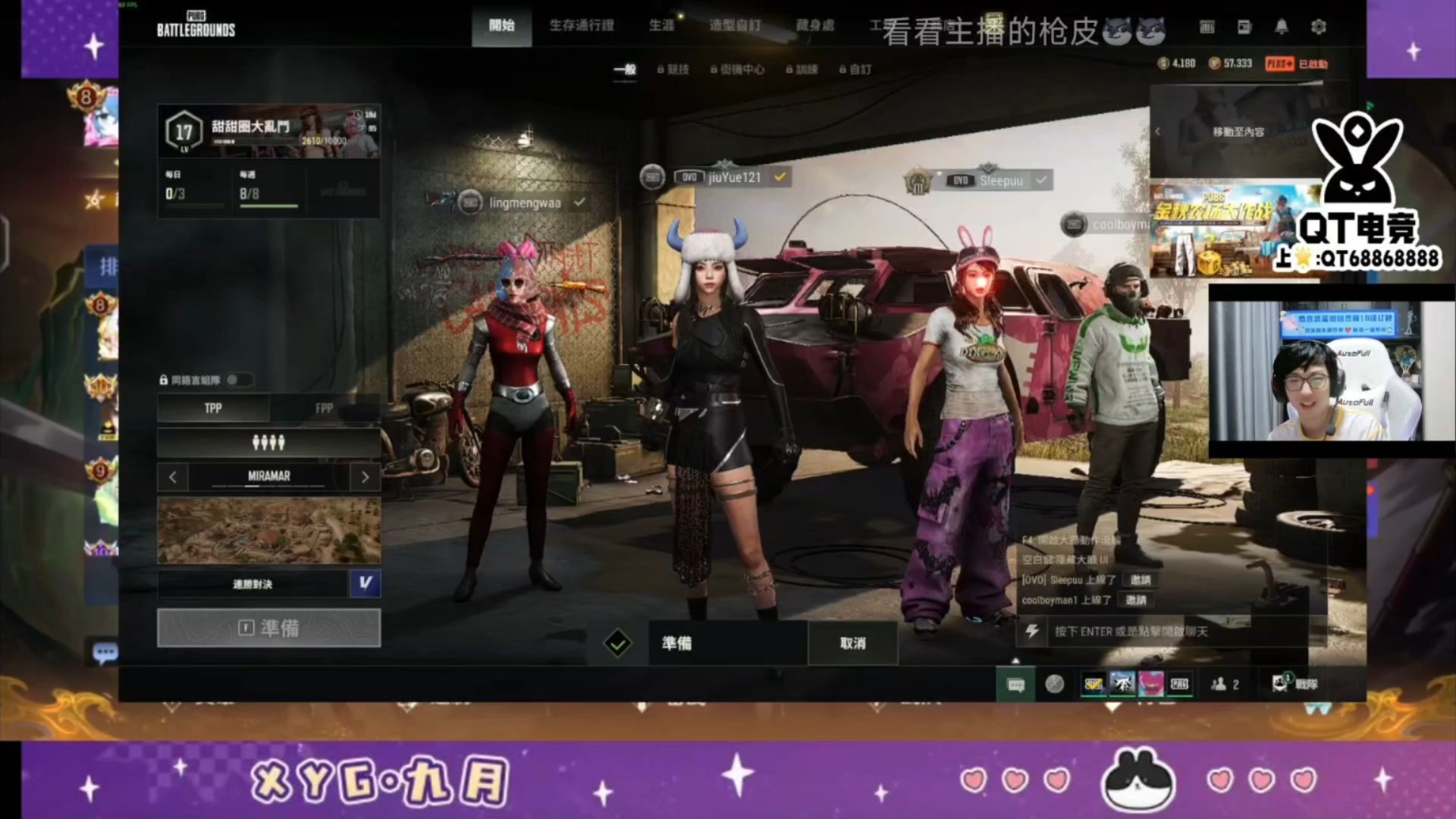
Task: Choose the 街機中心 arcade sub-tab
Action: [x=737, y=69]
